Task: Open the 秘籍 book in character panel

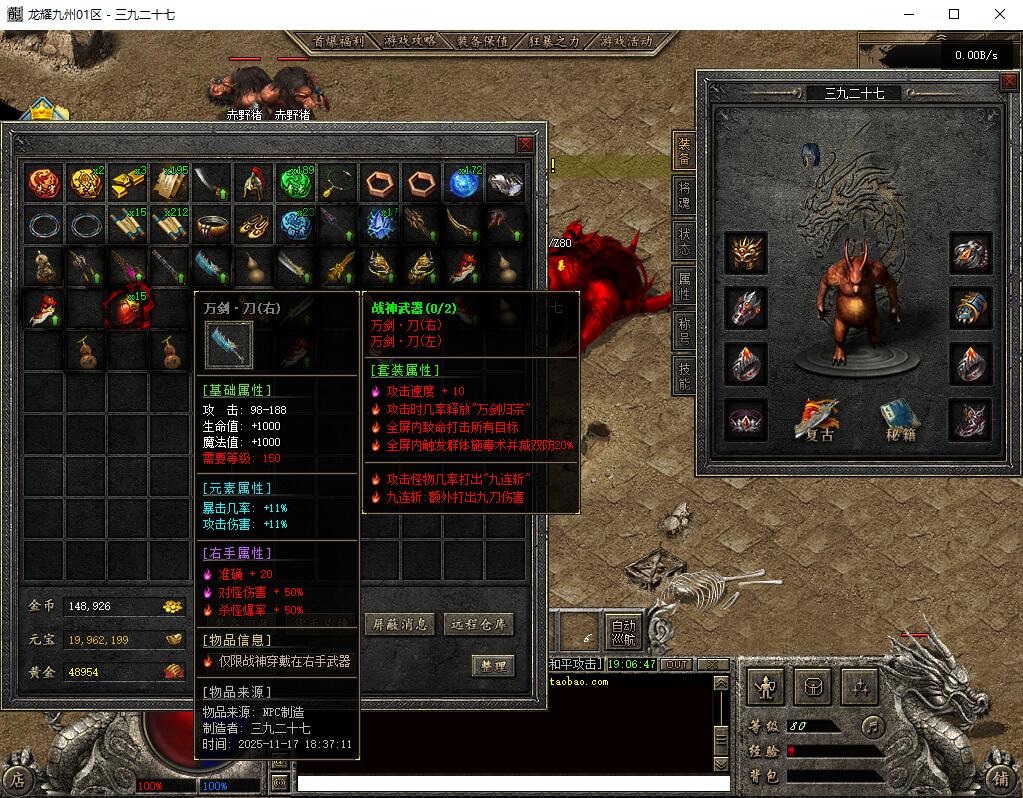Action: pyautogui.click(x=899, y=420)
